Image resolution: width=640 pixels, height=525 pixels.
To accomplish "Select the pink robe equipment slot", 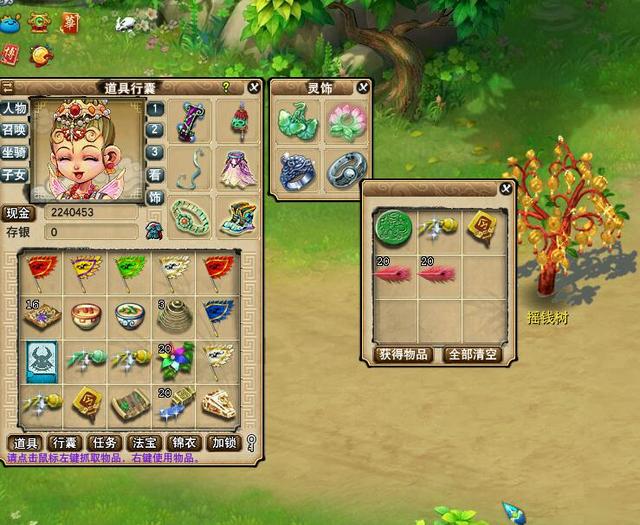I will (x=237, y=169).
